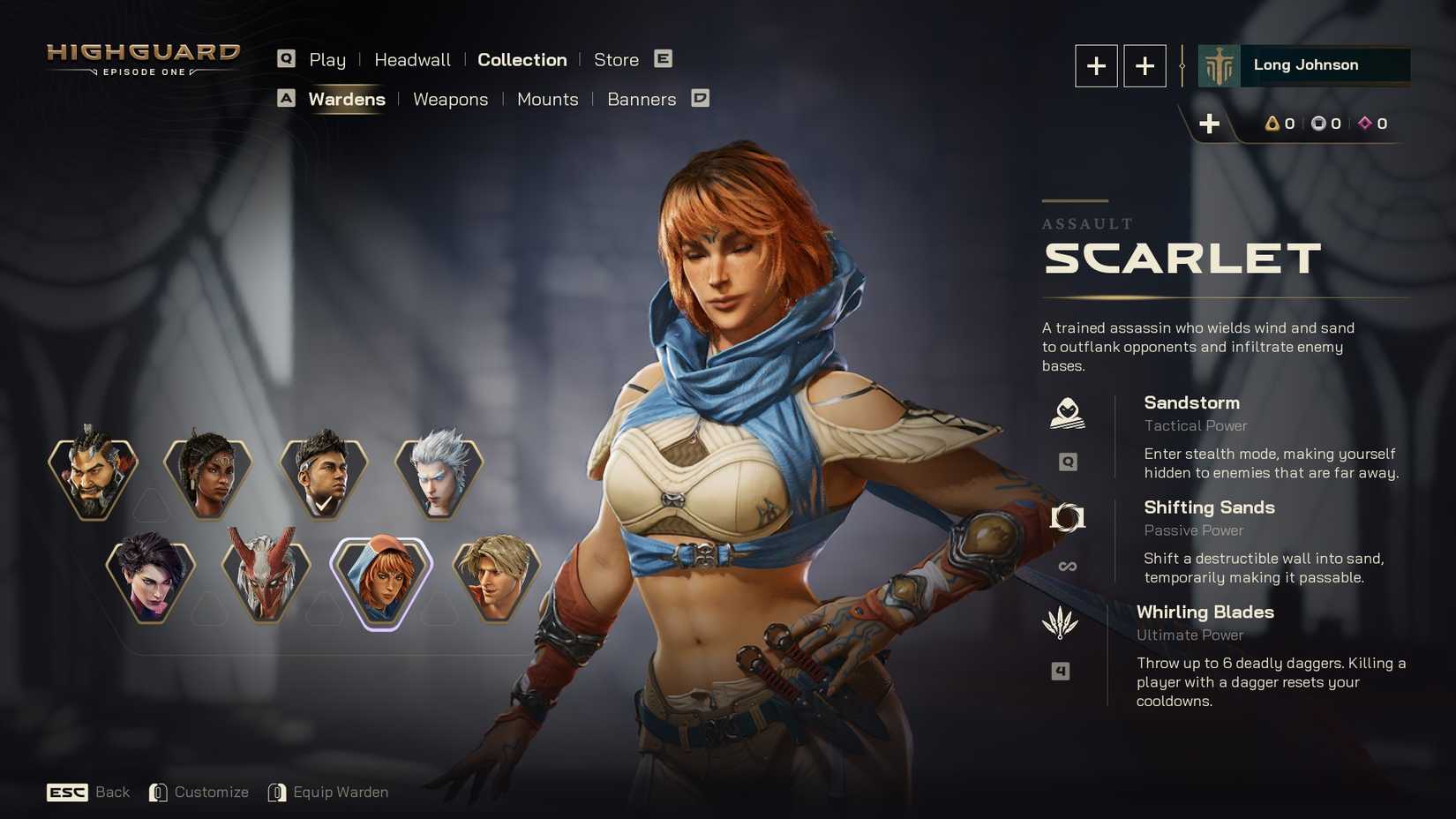Switch to the Headwall section
This screenshot has width=1456, height=819.
pos(412,59)
